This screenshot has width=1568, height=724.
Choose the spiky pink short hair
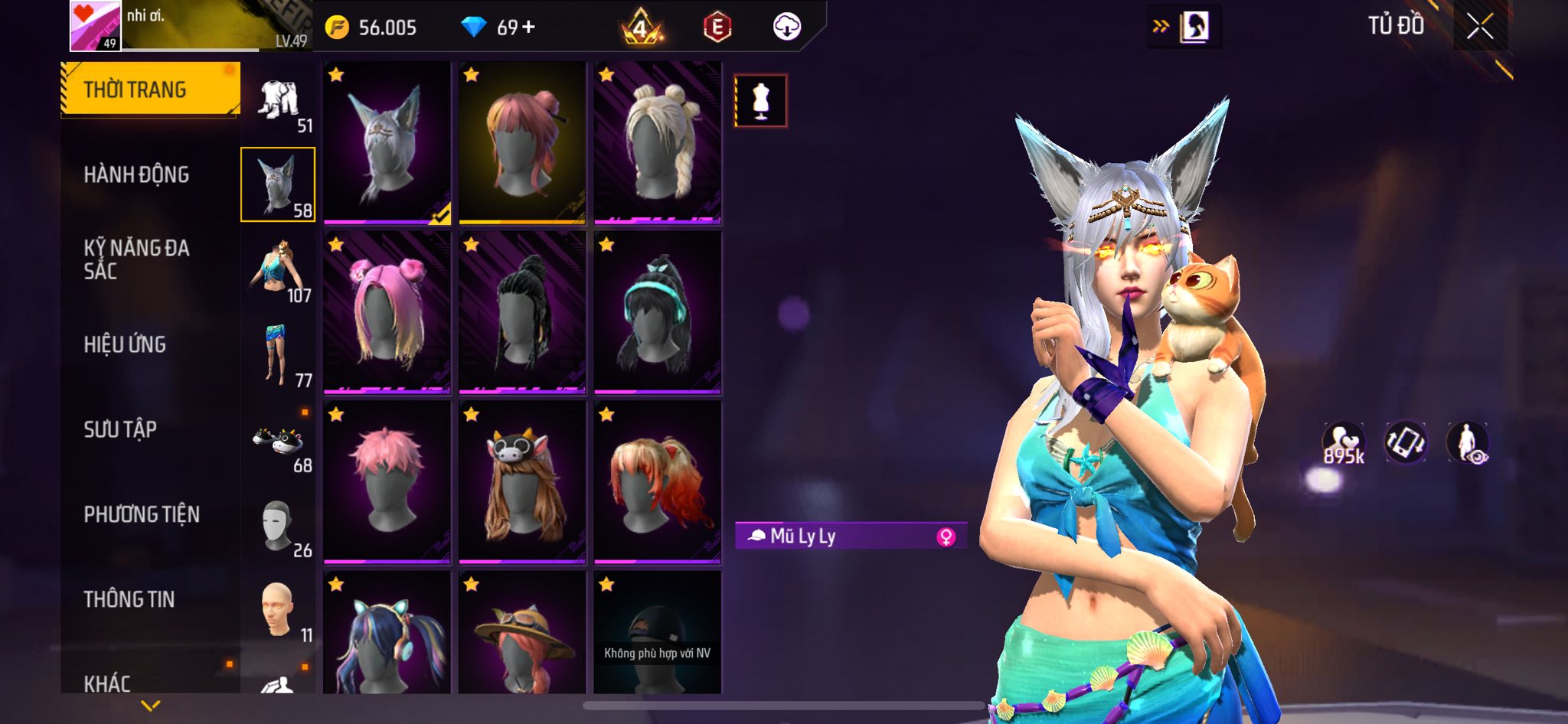[387, 482]
